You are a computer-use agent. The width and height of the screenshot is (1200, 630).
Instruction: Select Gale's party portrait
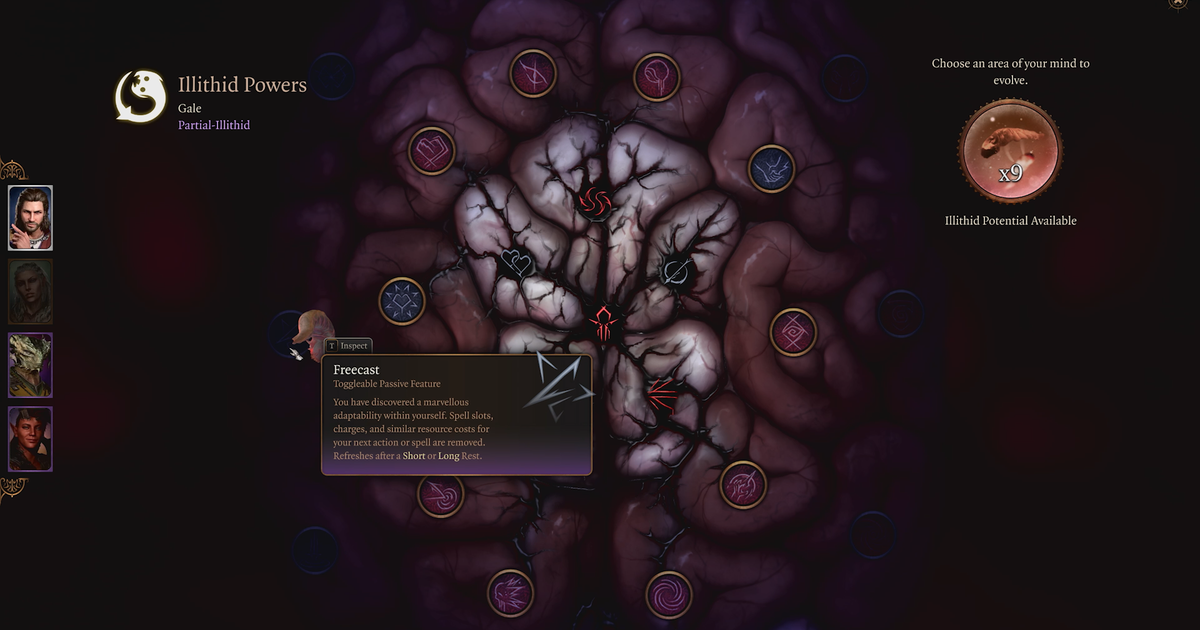[x=31, y=217]
